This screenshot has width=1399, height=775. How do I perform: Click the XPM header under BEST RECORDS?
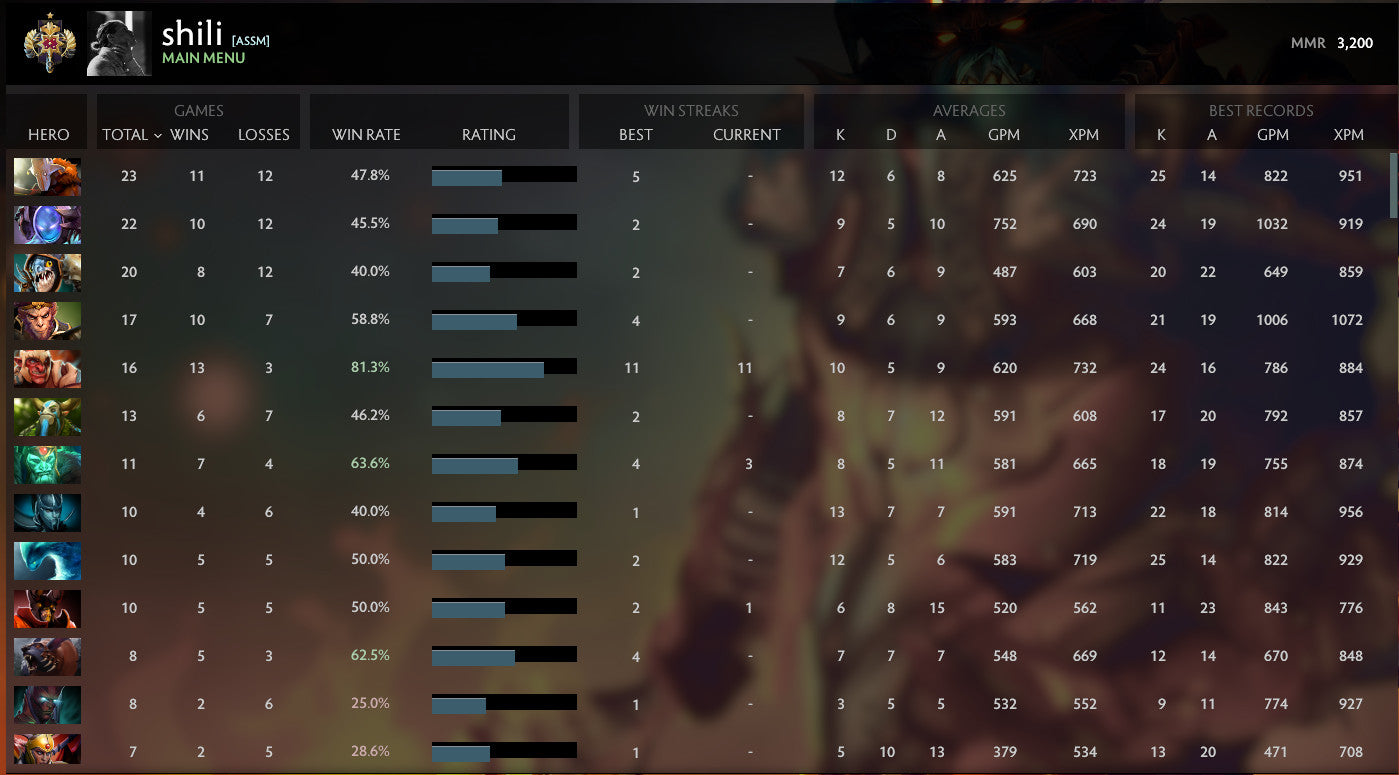[x=1351, y=134]
